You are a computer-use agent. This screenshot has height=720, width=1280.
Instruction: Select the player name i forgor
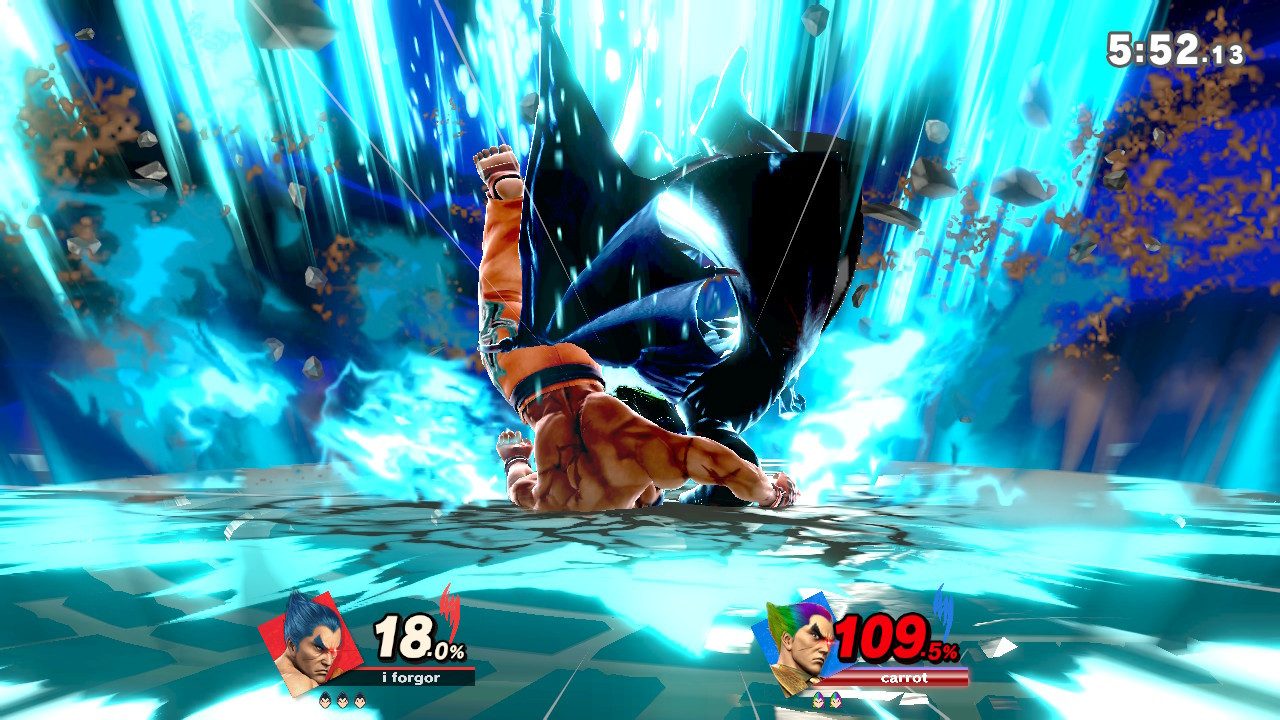tap(410, 676)
